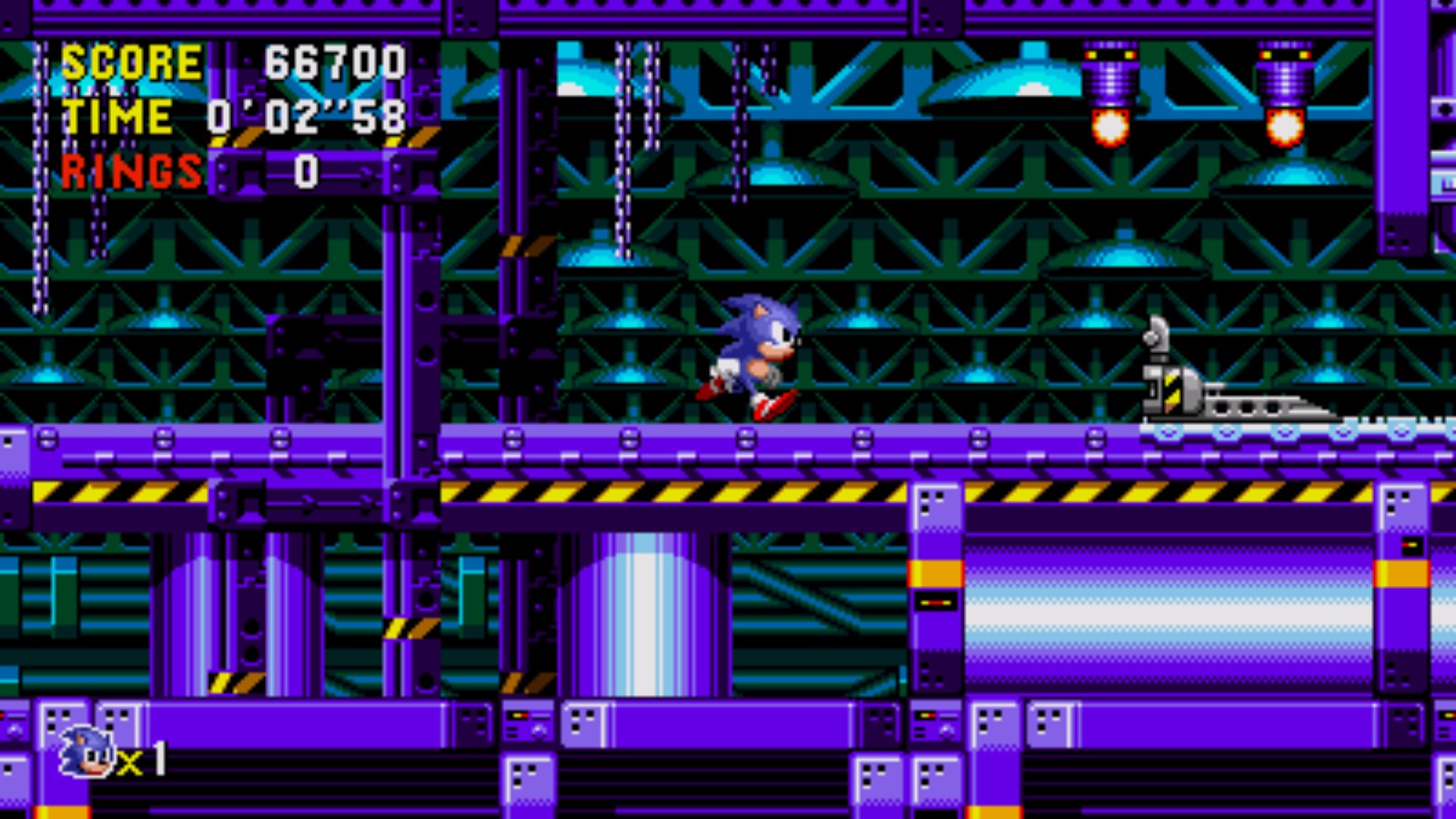Click the hazard-striped marker on the machine
The image size is (1456, 819).
click(1171, 389)
